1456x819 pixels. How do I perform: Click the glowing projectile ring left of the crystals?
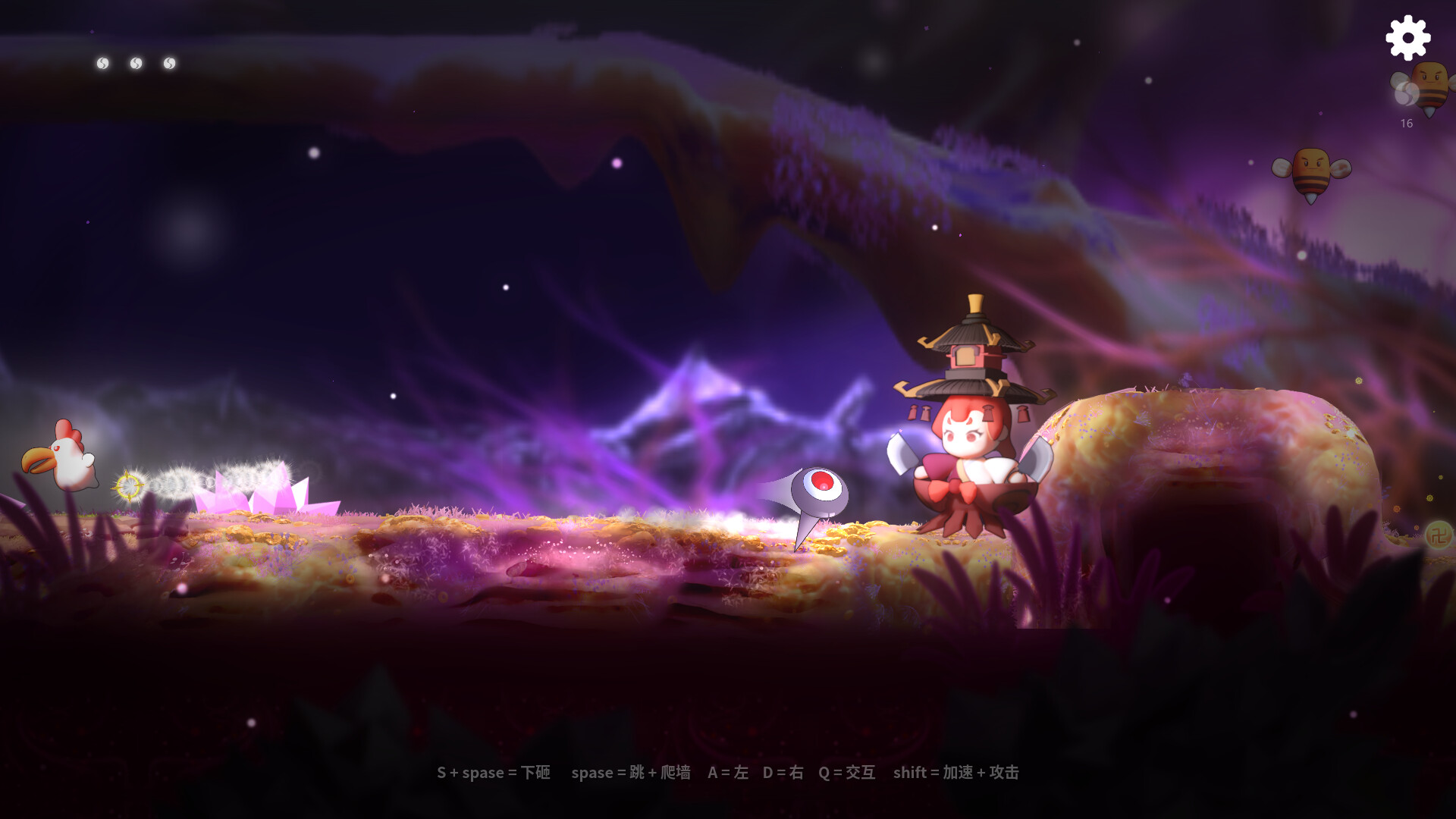130,485
